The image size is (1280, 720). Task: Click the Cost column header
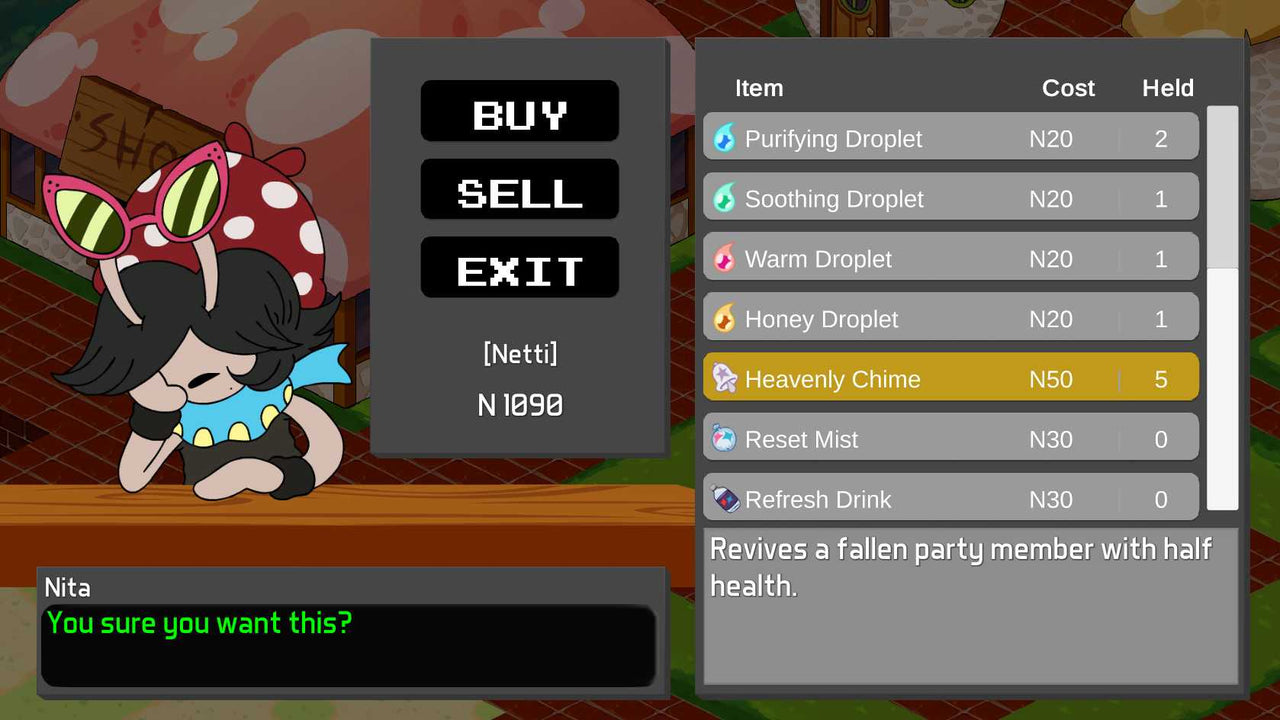point(1068,88)
